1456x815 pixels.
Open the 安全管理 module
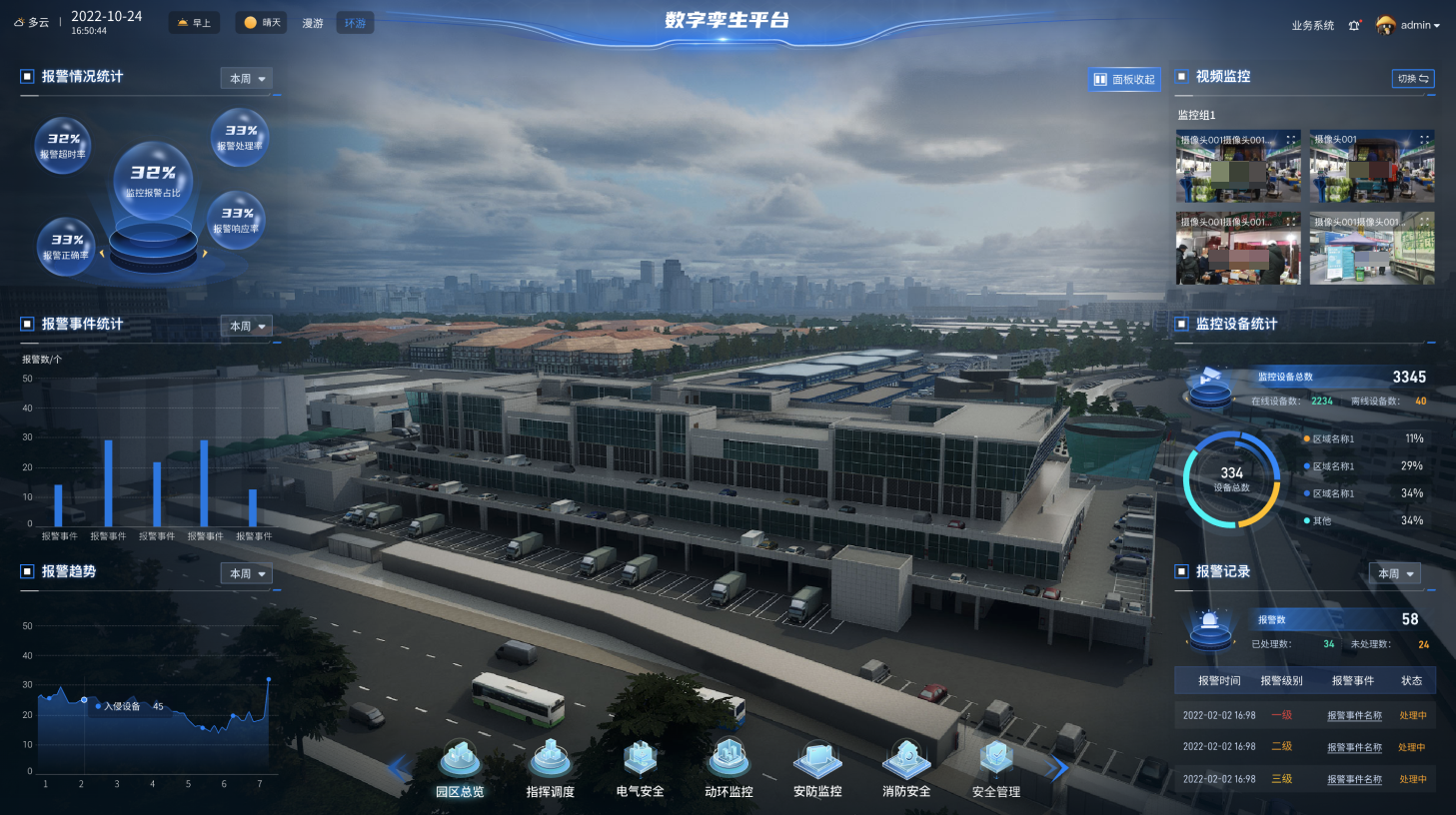click(995, 768)
